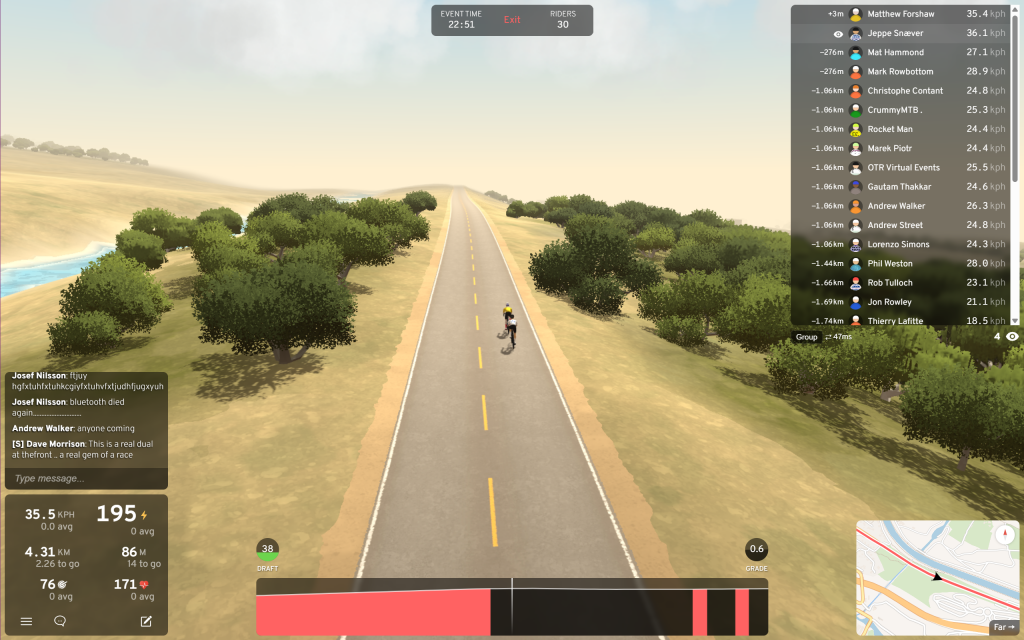This screenshot has height=640, width=1024.
Task: Exit the event via the red Exit button
Action: point(512,20)
